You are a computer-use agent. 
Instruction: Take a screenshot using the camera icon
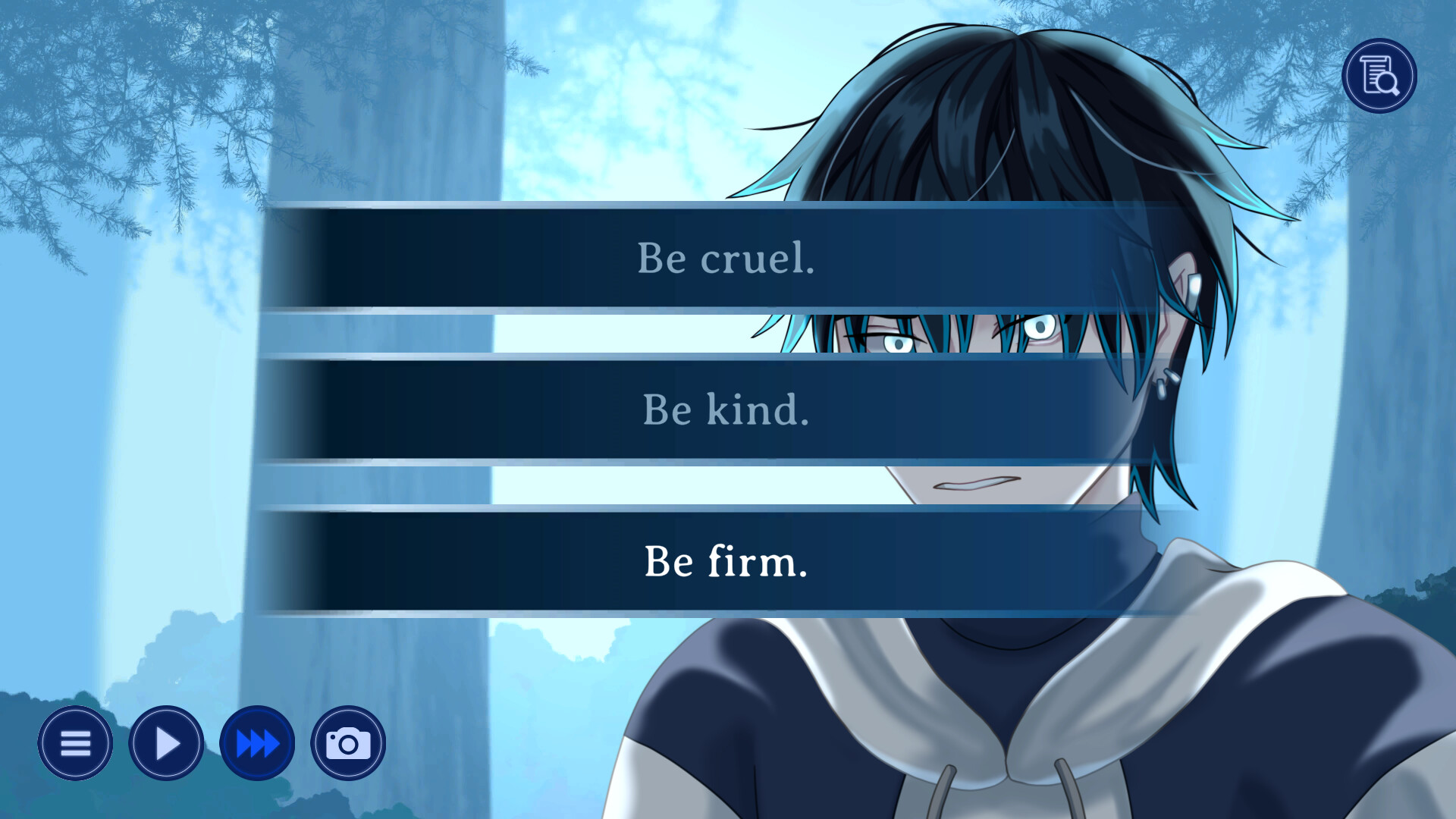(347, 743)
